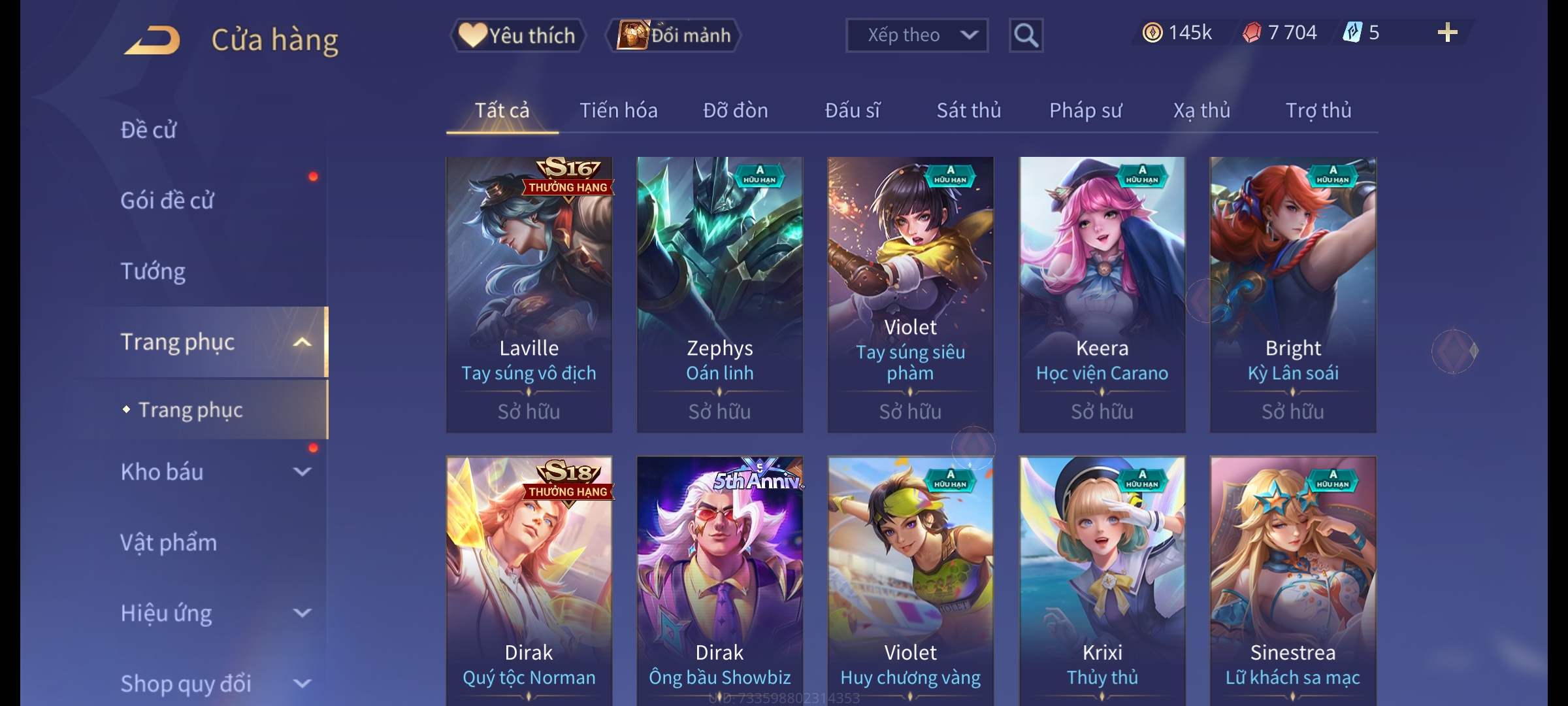The height and width of the screenshot is (706, 1568).
Task: Switch to the Đỡ đòn tab
Action: pos(735,110)
